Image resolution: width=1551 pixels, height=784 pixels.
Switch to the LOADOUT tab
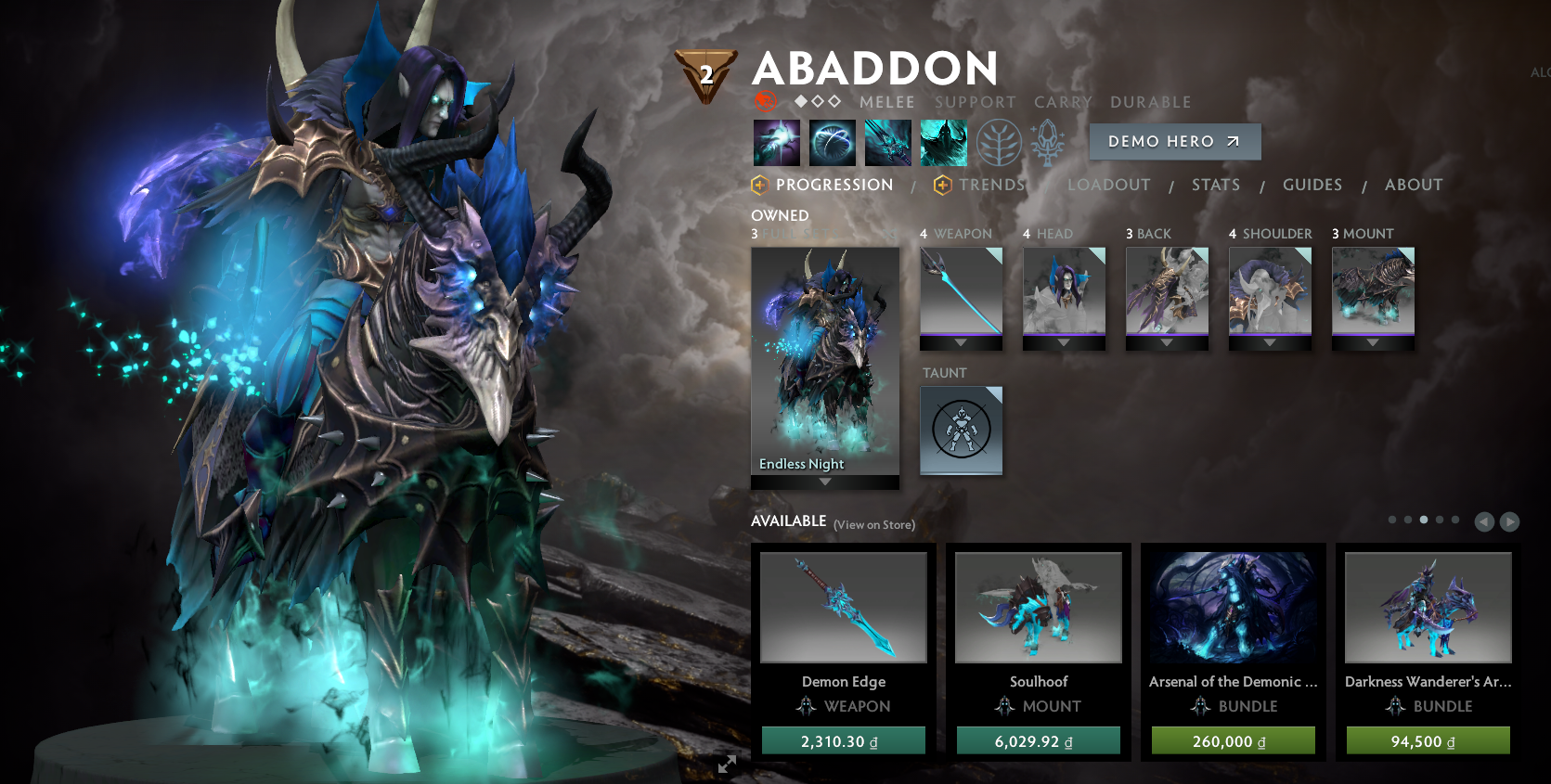click(1109, 185)
